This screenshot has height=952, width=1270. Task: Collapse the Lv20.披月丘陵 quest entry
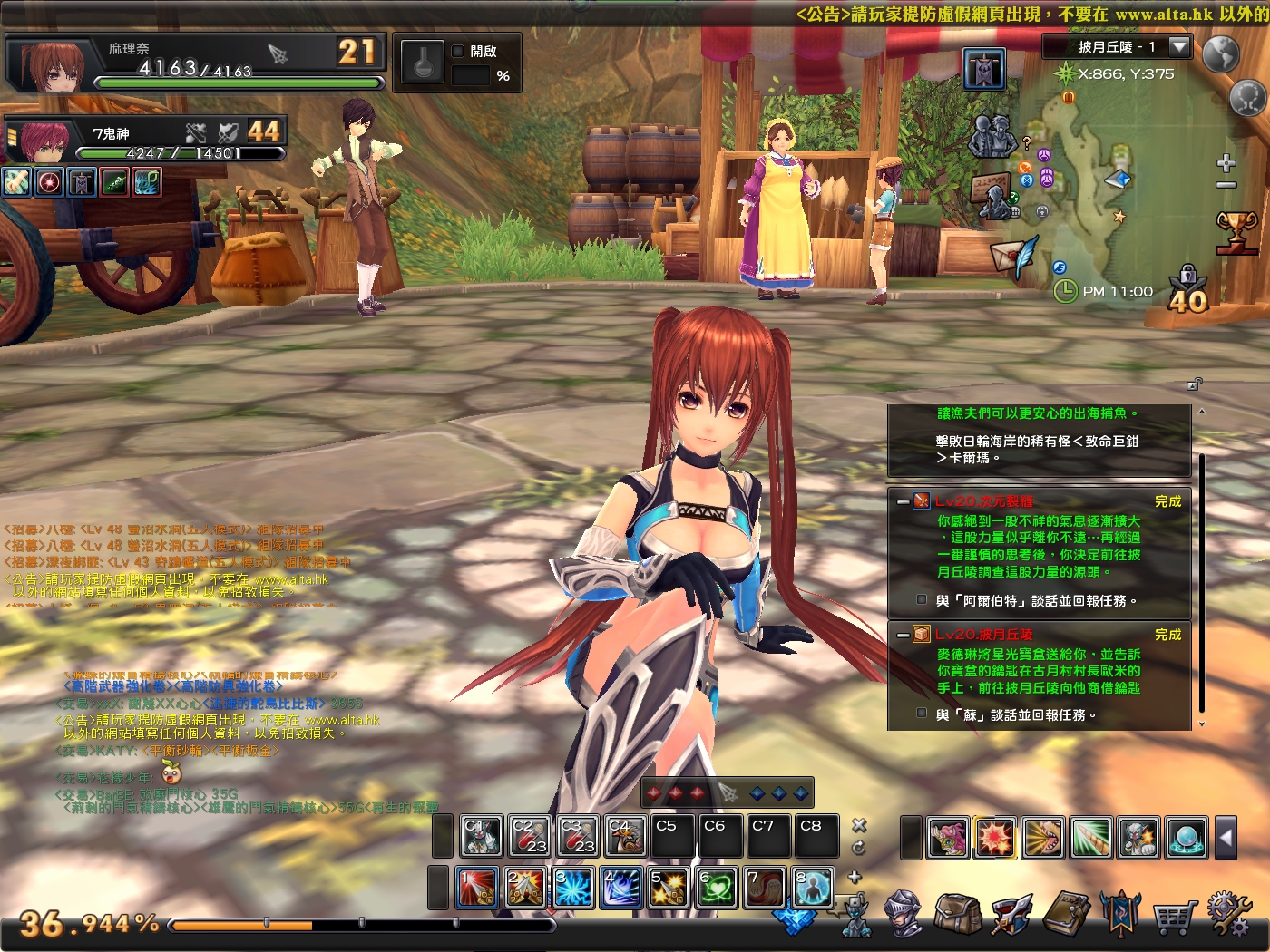[902, 635]
